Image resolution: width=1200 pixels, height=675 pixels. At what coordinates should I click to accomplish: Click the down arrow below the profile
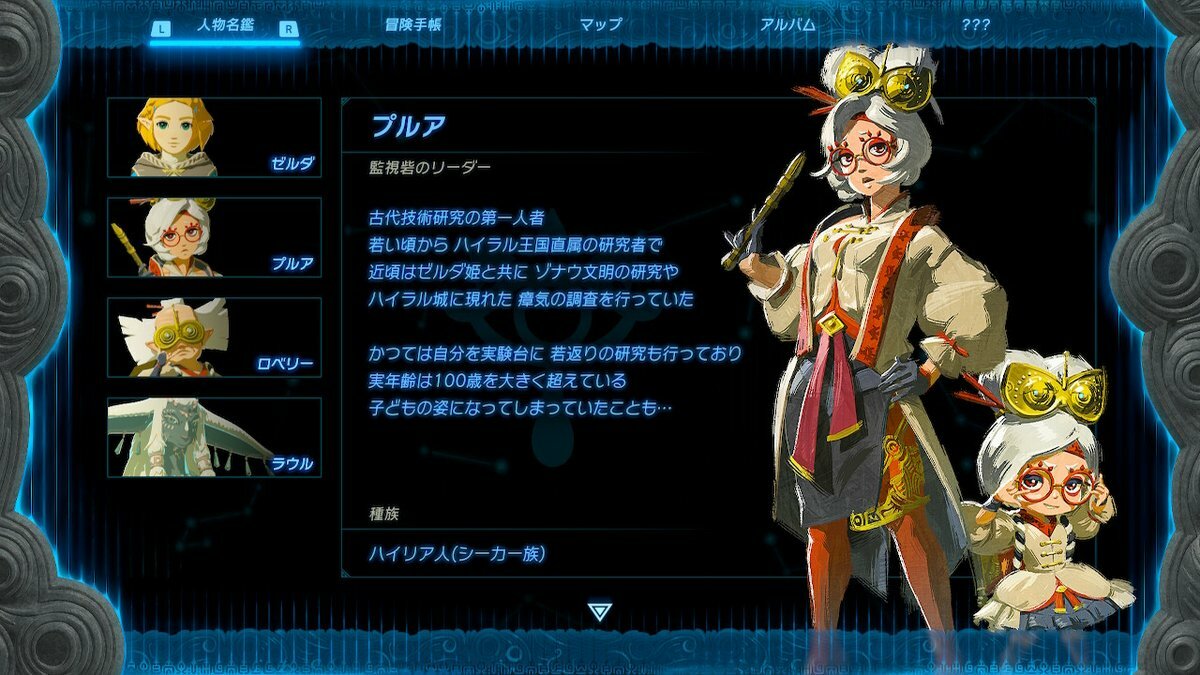pos(599,611)
